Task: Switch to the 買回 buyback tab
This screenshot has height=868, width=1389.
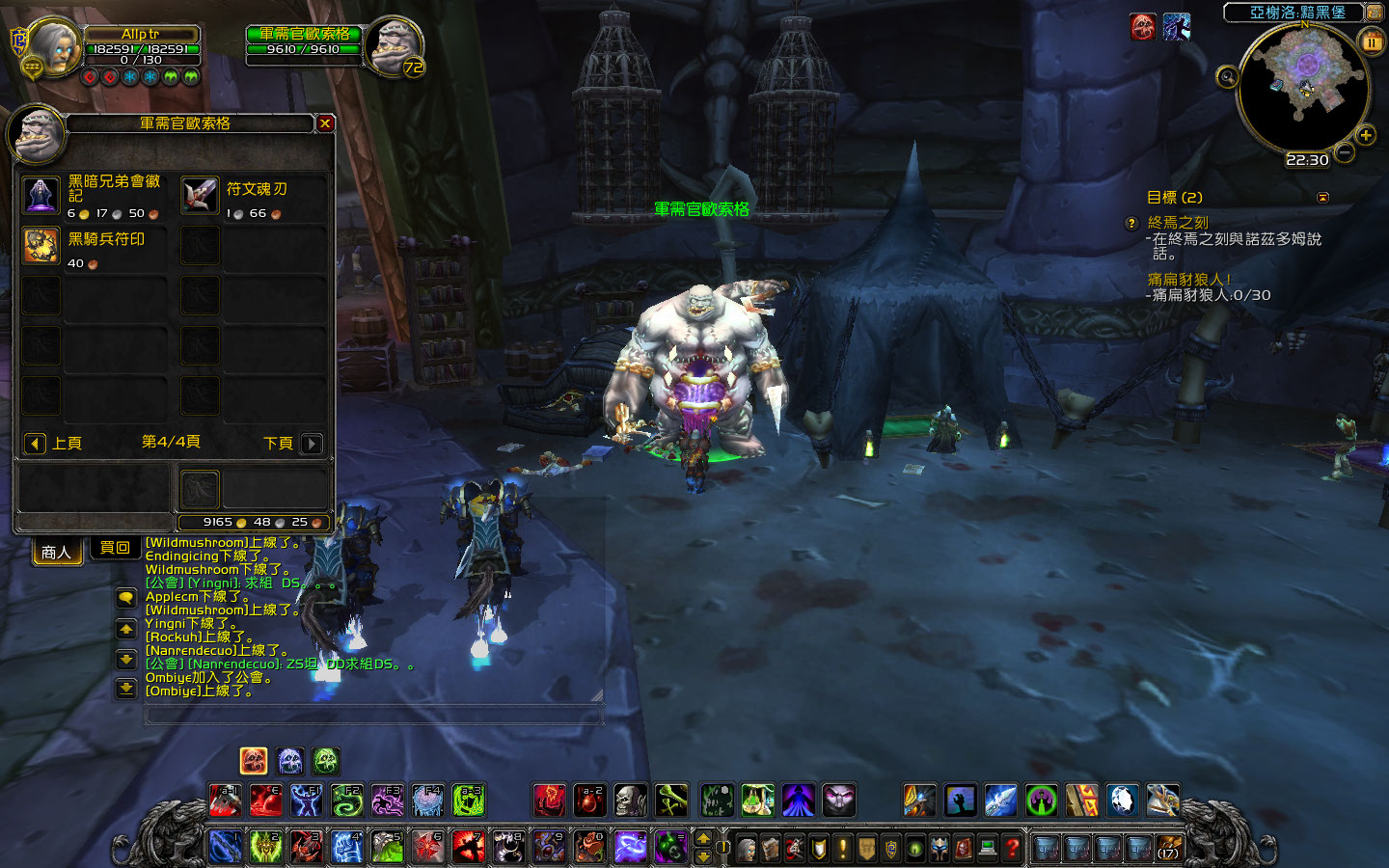Action: click(x=114, y=547)
